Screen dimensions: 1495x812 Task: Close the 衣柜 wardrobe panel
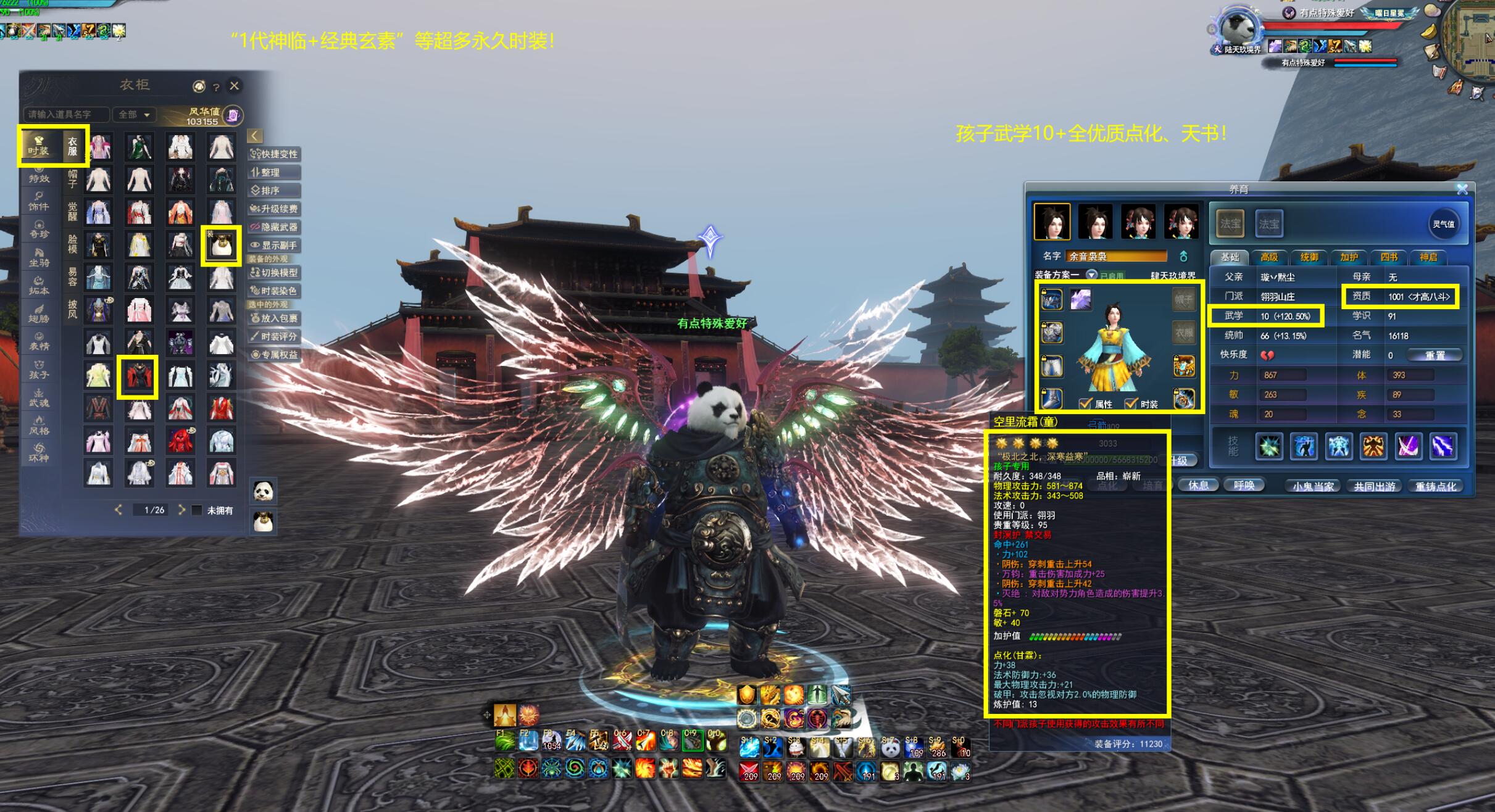[x=235, y=86]
